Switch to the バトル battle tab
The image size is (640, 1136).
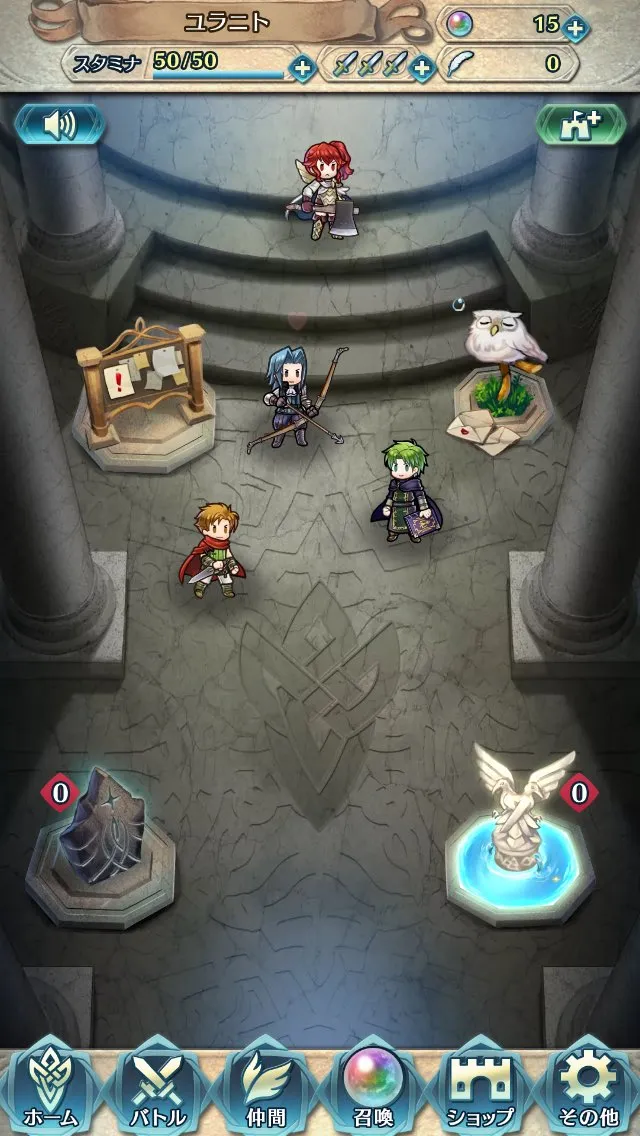point(158,1088)
